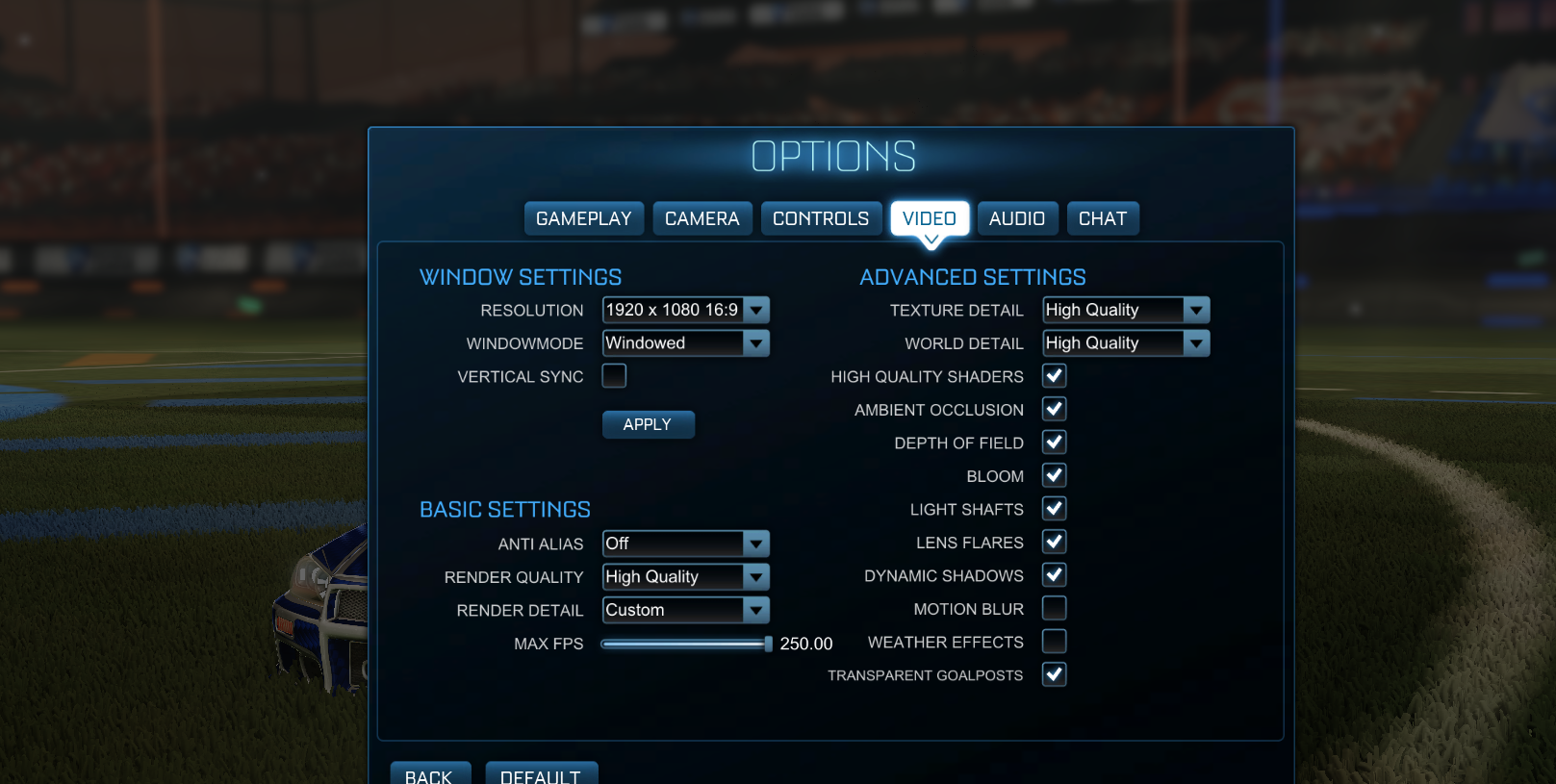Expand the Anti Alias dropdown
Viewport: 1556px width, 784px height.
pyautogui.click(x=685, y=544)
